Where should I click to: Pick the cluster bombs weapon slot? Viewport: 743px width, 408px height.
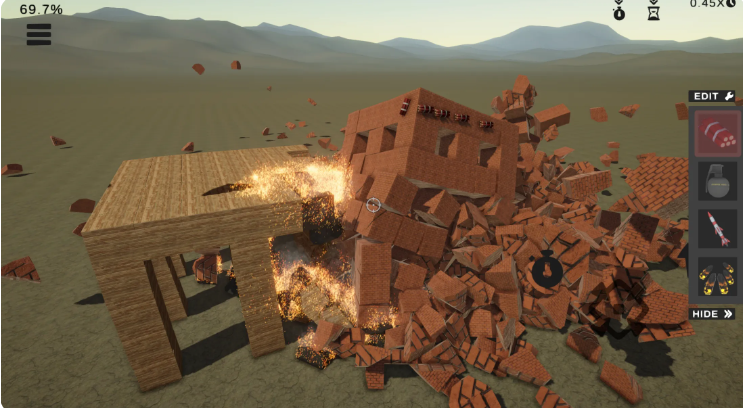[716, 277]
